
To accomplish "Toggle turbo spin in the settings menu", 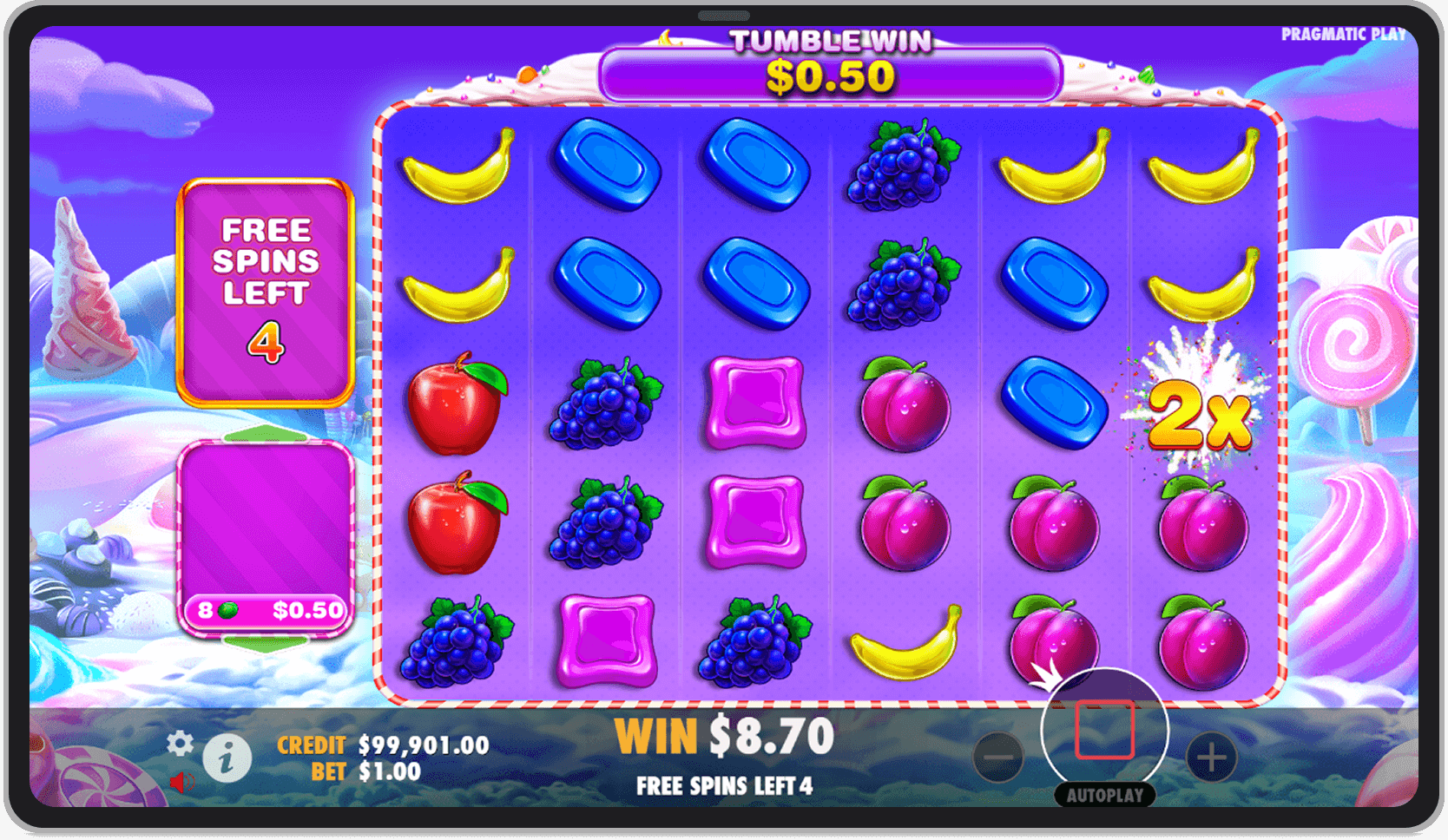I will pos(181,745).
